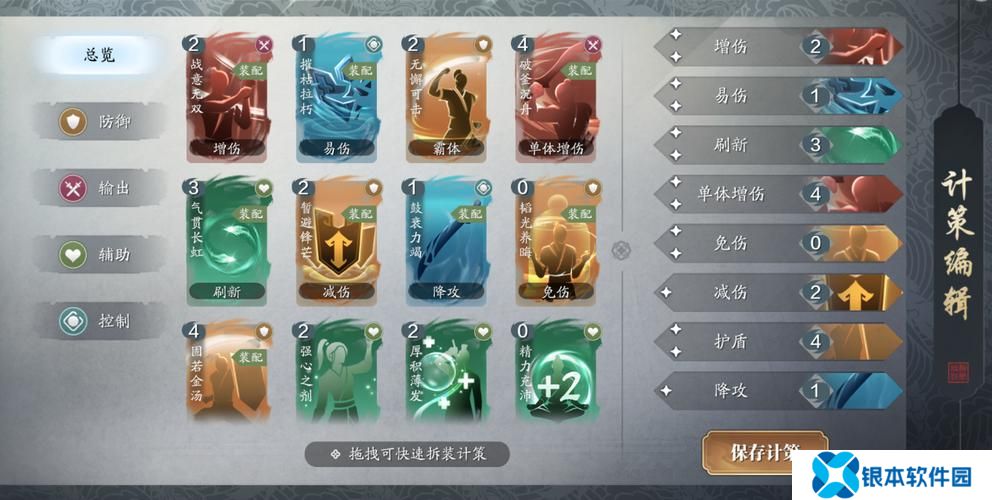
Task: Select the 破釜沉舟 单体增伤 card
Action: 556,96
